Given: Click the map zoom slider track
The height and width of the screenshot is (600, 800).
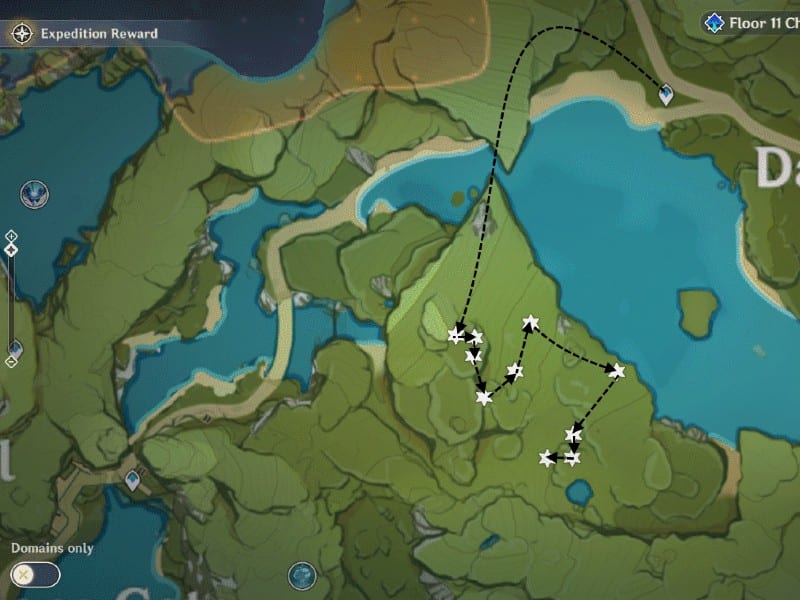Looking at the screenshot, I should (x=11, y=300).
